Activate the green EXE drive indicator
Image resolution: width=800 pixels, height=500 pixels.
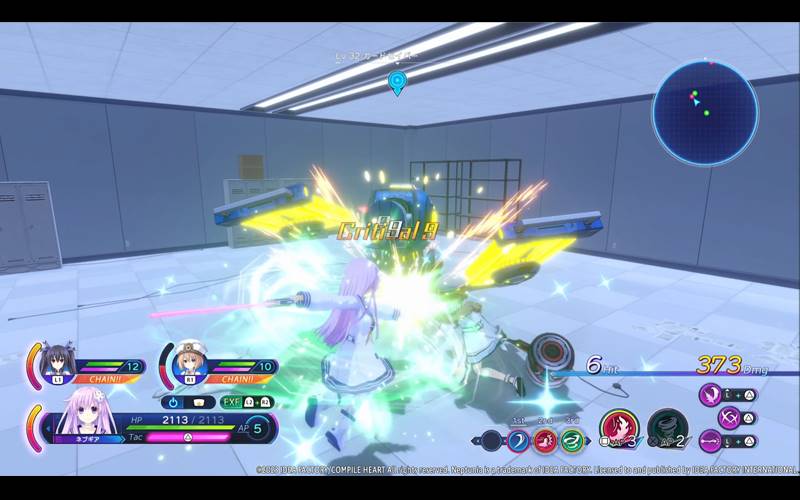[231, 402]
